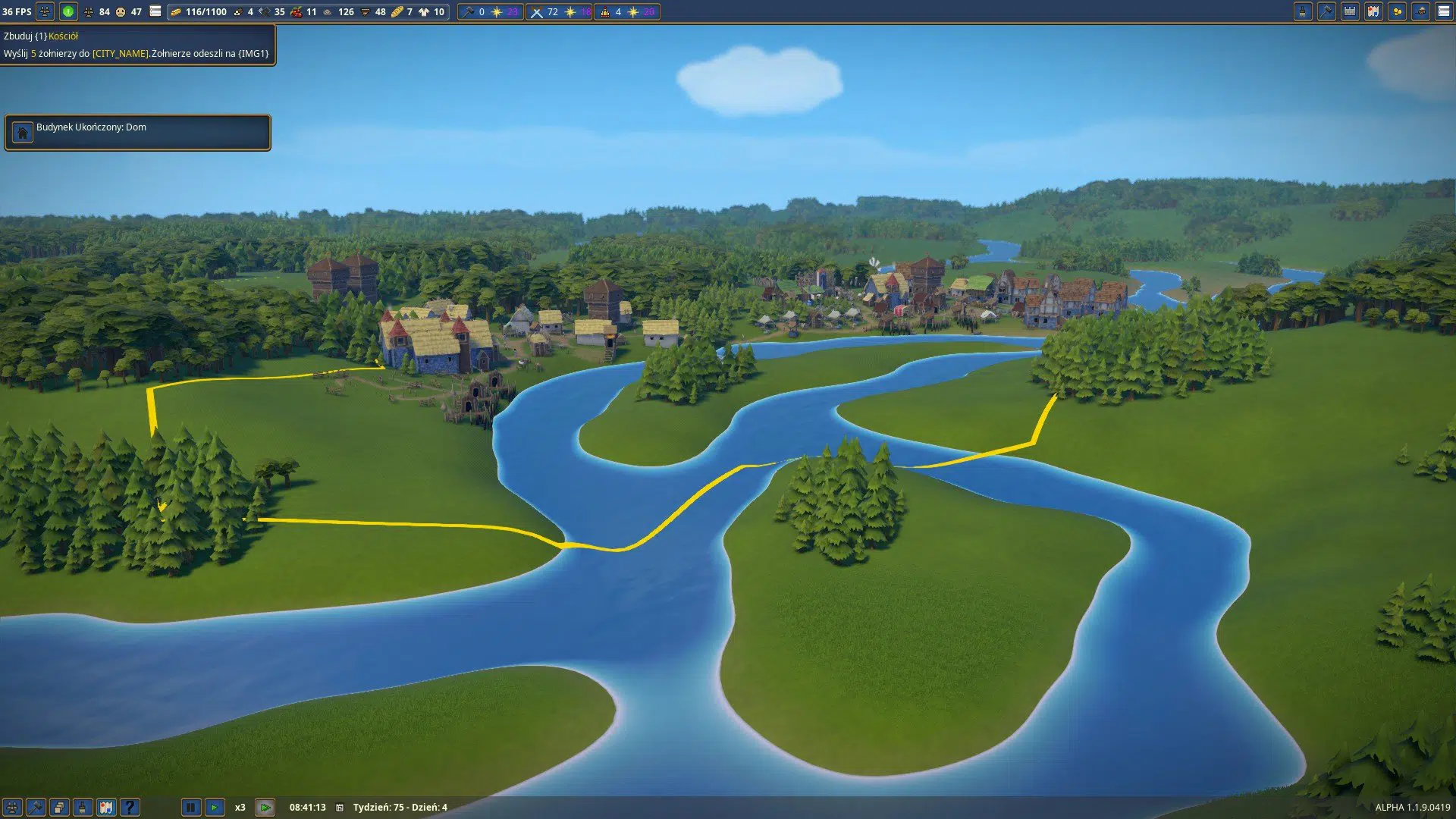Open the 'Zbuduj Kościół' objective tracker
This screenshot has height=819, width=1456.
tap(137, 45)
